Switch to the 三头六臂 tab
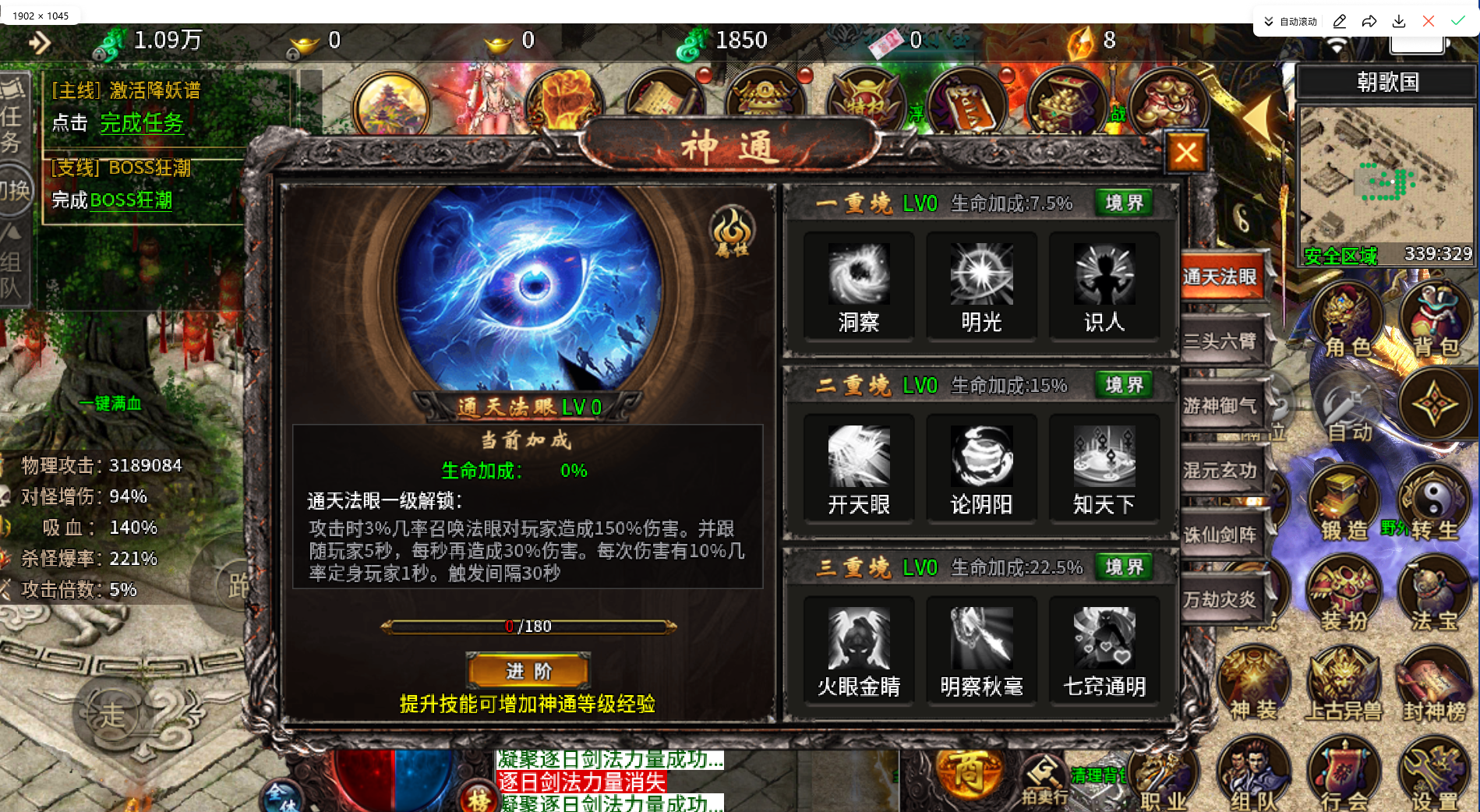This screenshot has width=1480, height=812. click(1223, 342)
